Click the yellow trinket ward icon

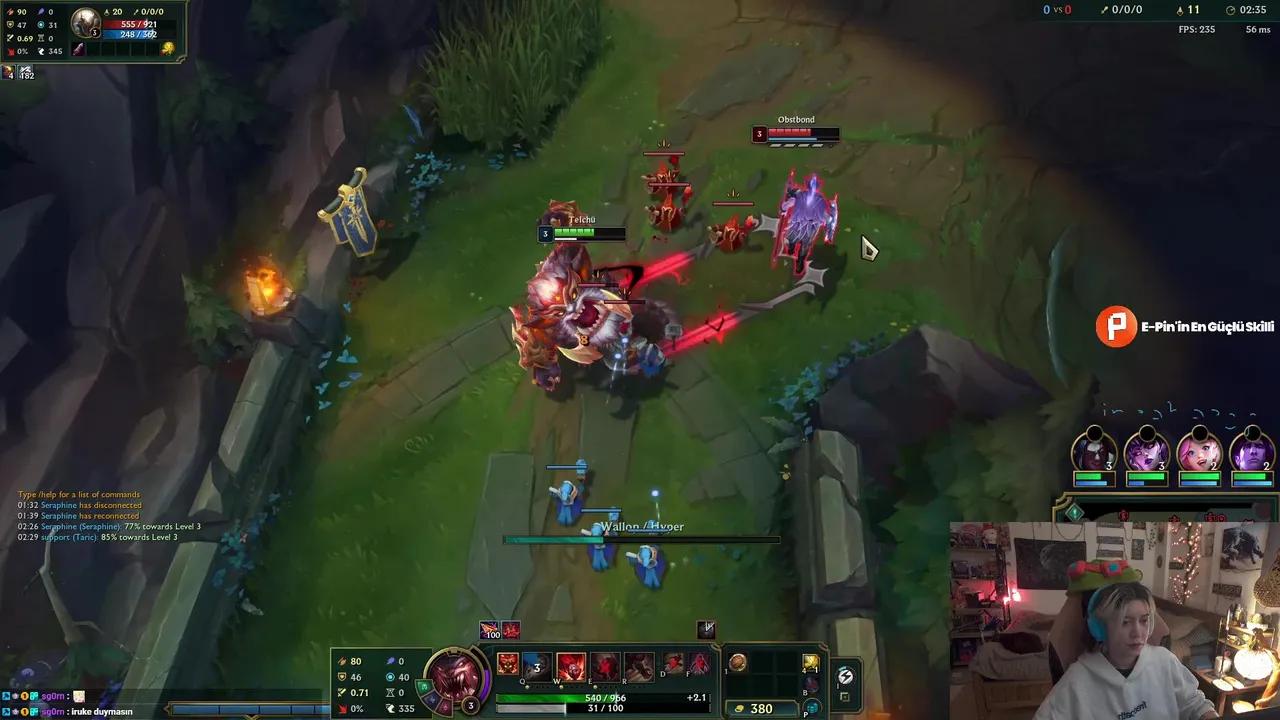point(811,663)
